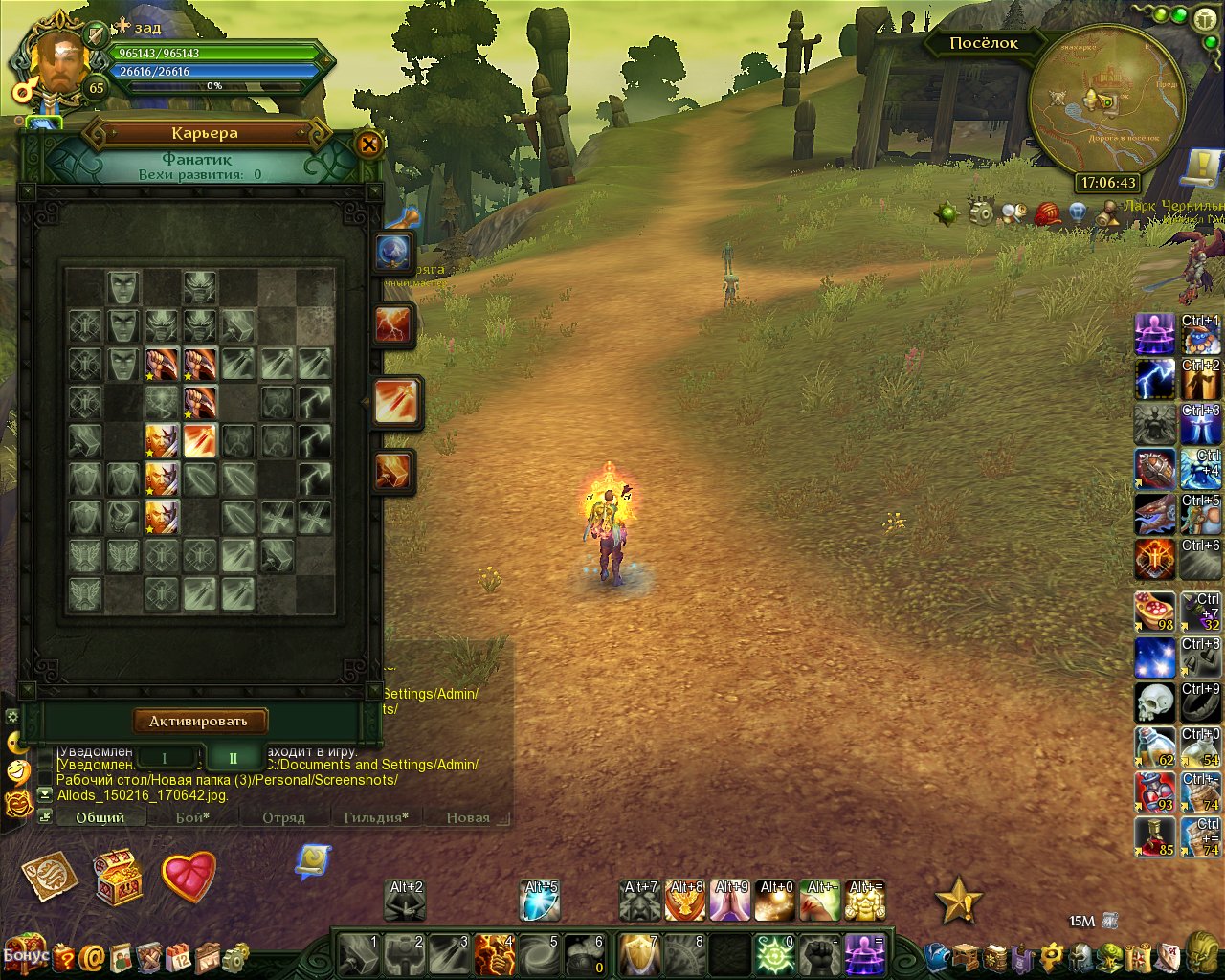Activate the purple figure skill in slot =

coord(865,954)
